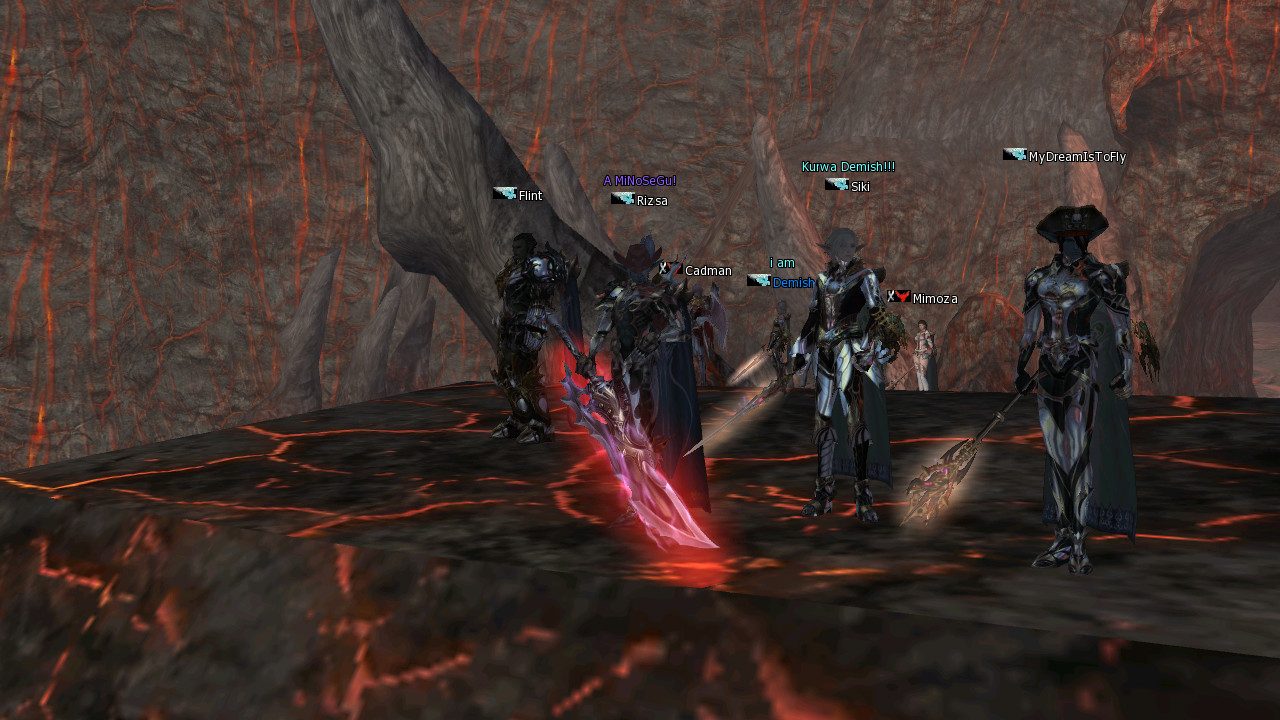The width and height of the screenshot is (1280, 720).
Task: Target Siki via name tag
Action: 859,187
